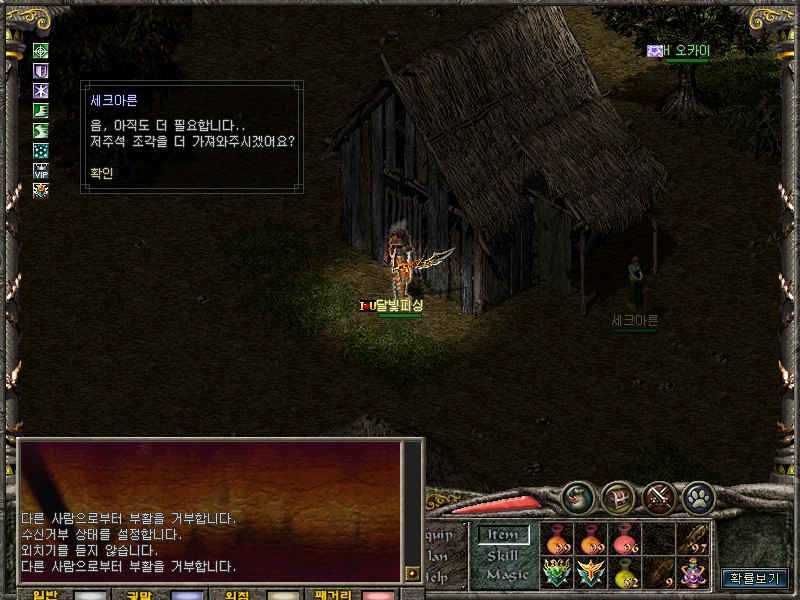Use the yellow potion with 52 count
This screenshot has height=600, width=800.
pyautogui.click(x=626, y=573)
